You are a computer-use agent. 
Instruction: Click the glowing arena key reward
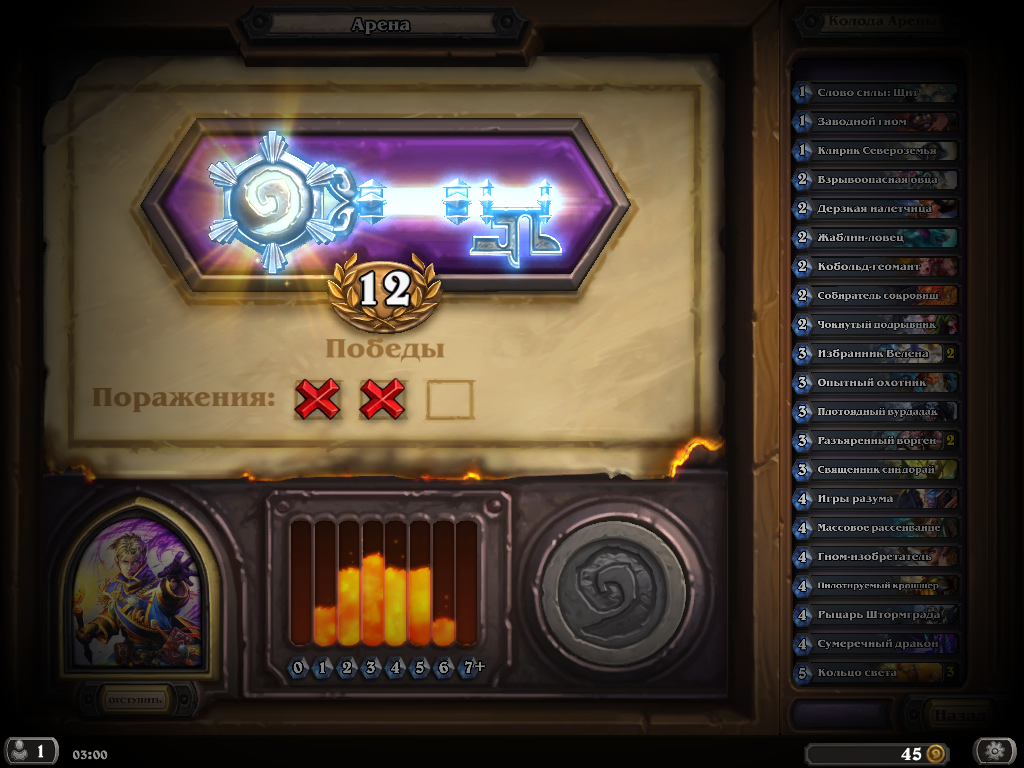(385, 207)
